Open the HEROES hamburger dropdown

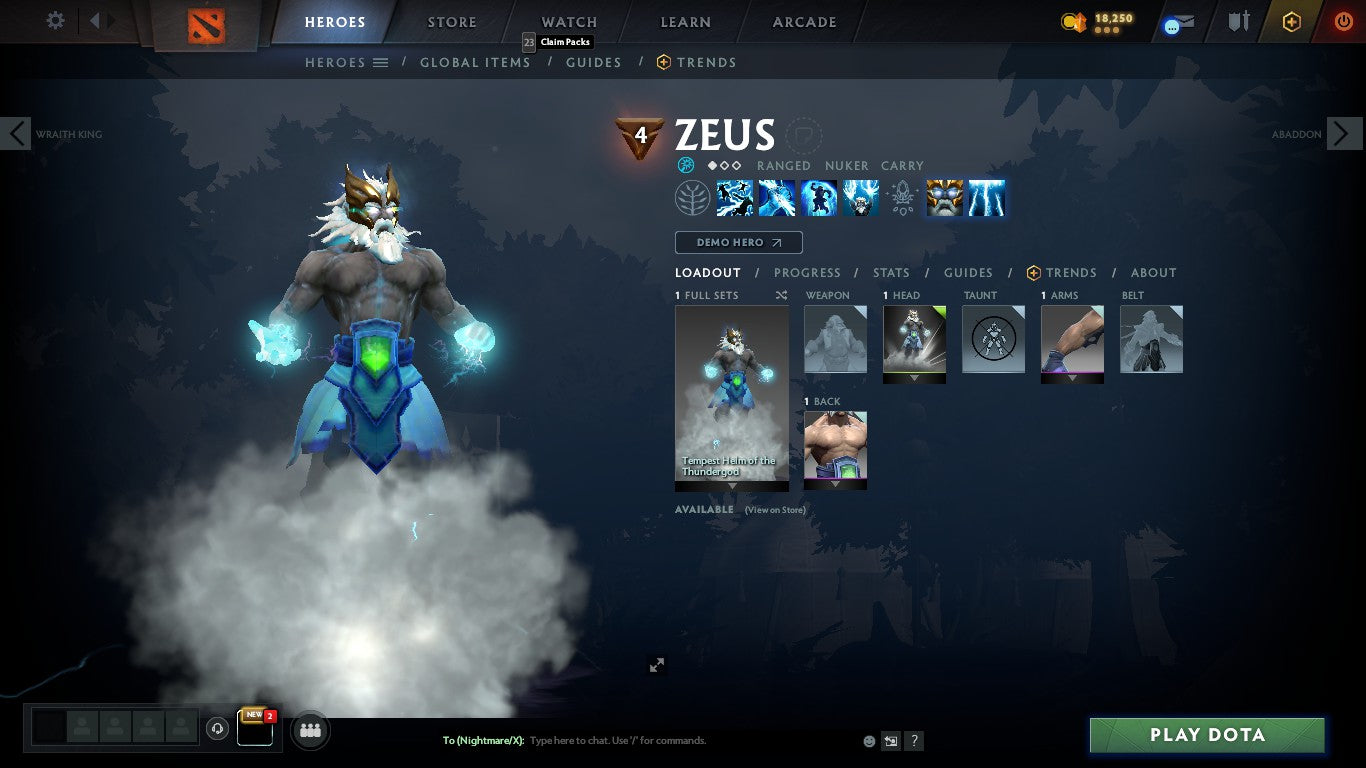381,62
